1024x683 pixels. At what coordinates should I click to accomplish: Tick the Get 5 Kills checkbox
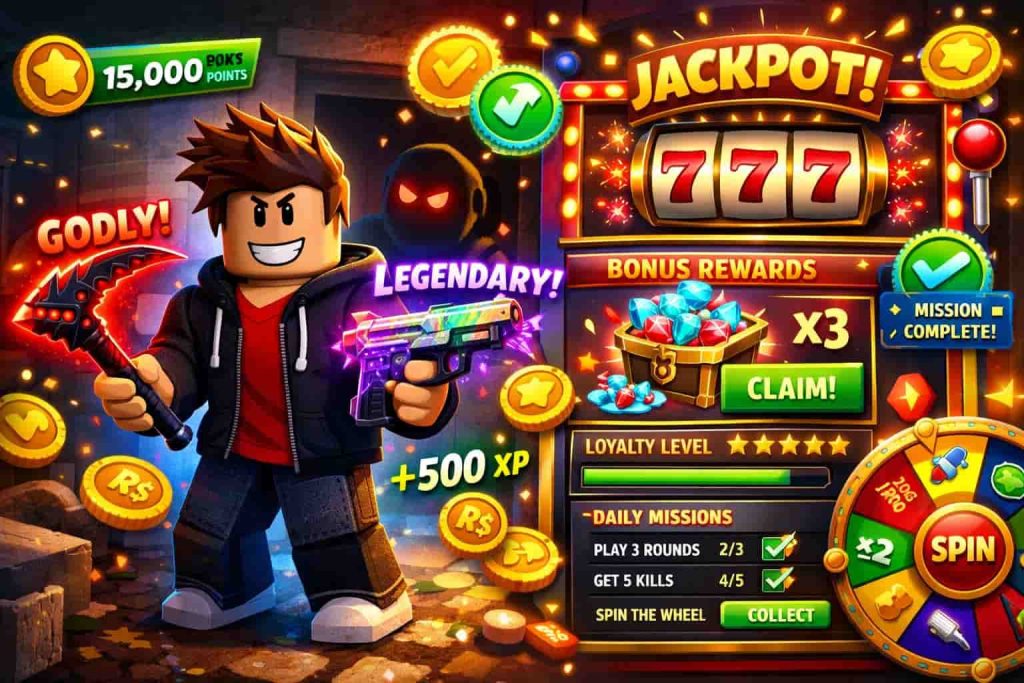778,580
